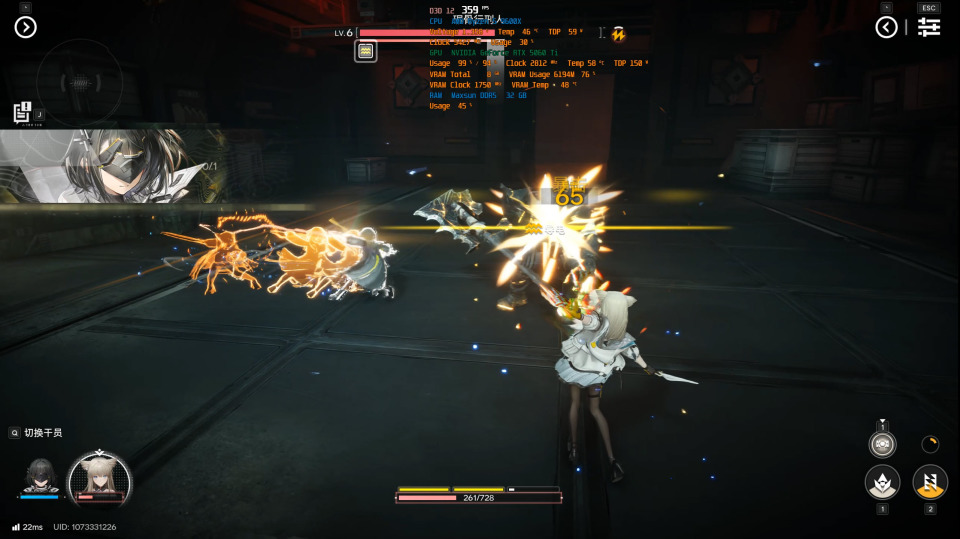Click the circular minimap radar
This screenshot has width=960, height=539.
(79, 82)
